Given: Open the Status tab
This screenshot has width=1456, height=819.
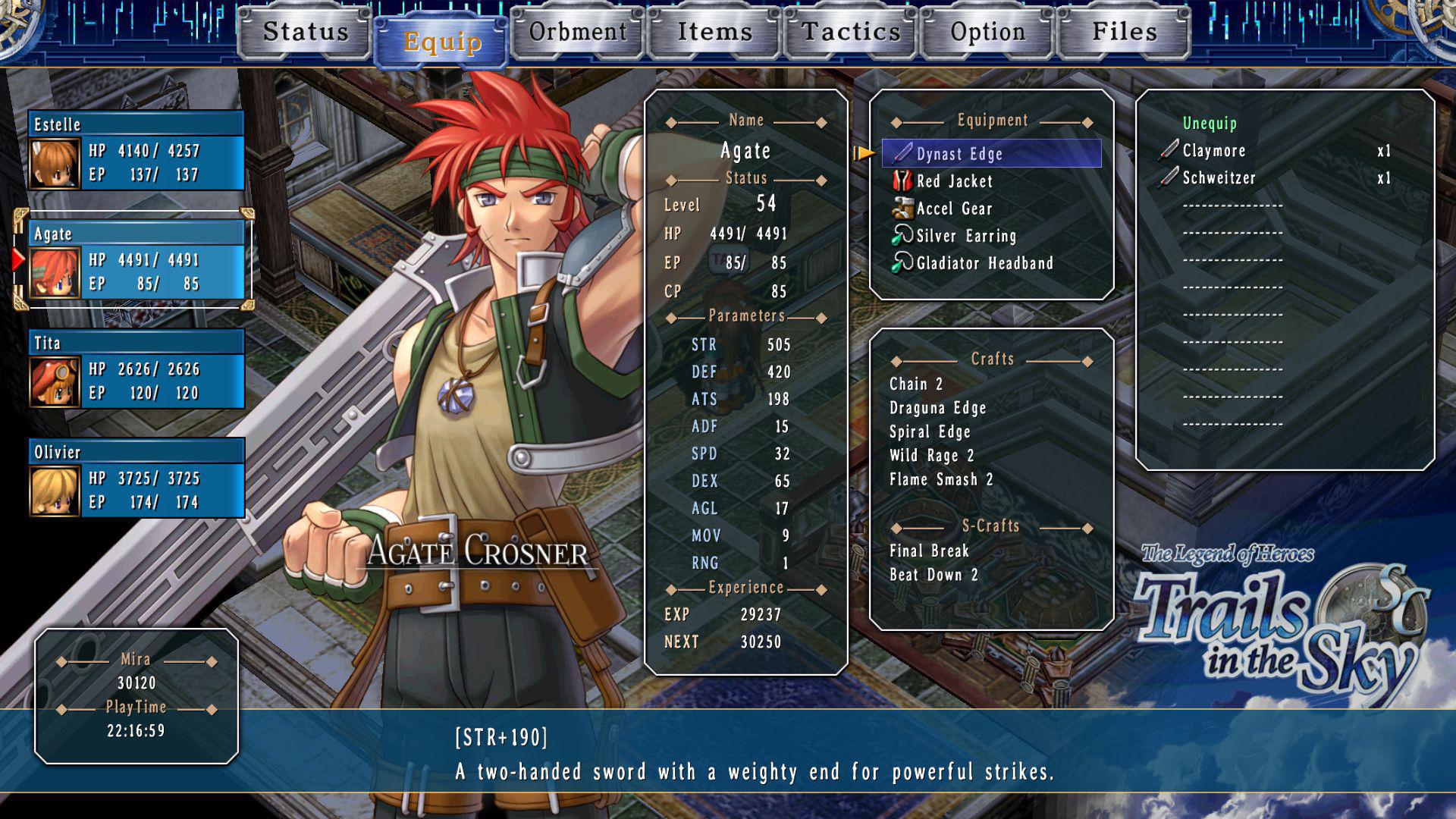Looking at the screenshot, I should (x=305, y=32).
